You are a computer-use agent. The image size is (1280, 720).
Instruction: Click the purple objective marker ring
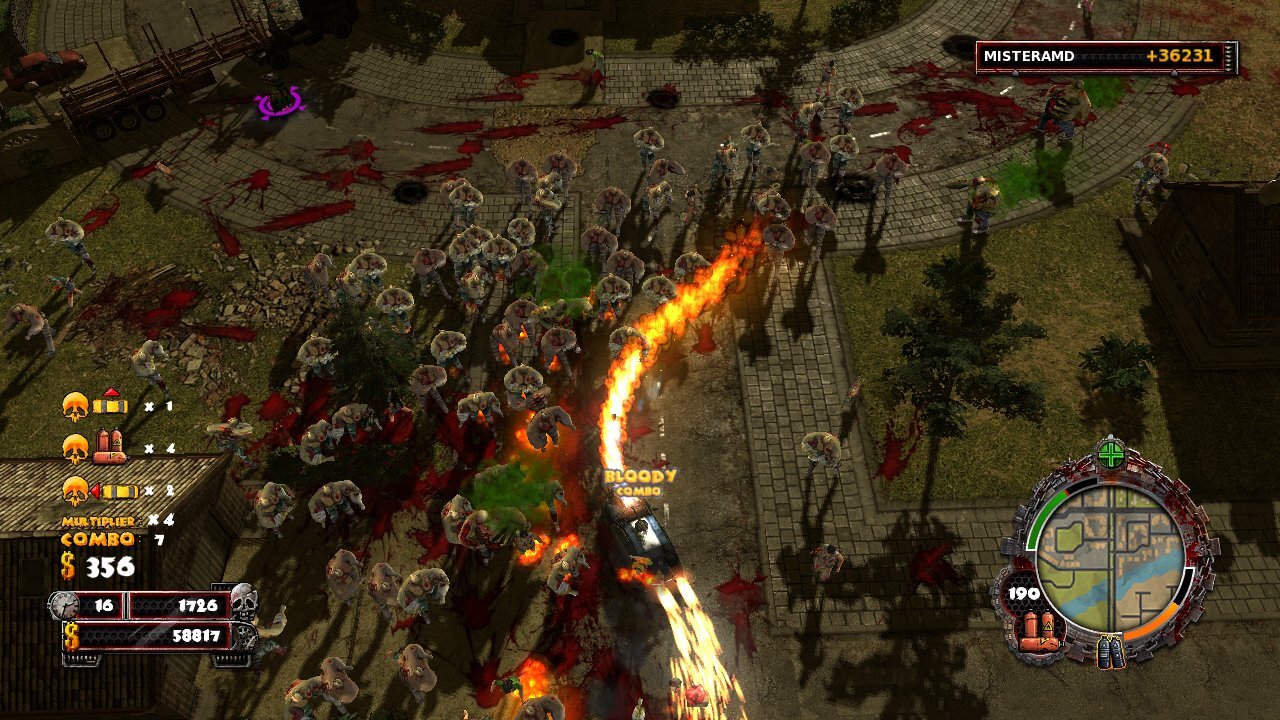click(x=279, y=101)
